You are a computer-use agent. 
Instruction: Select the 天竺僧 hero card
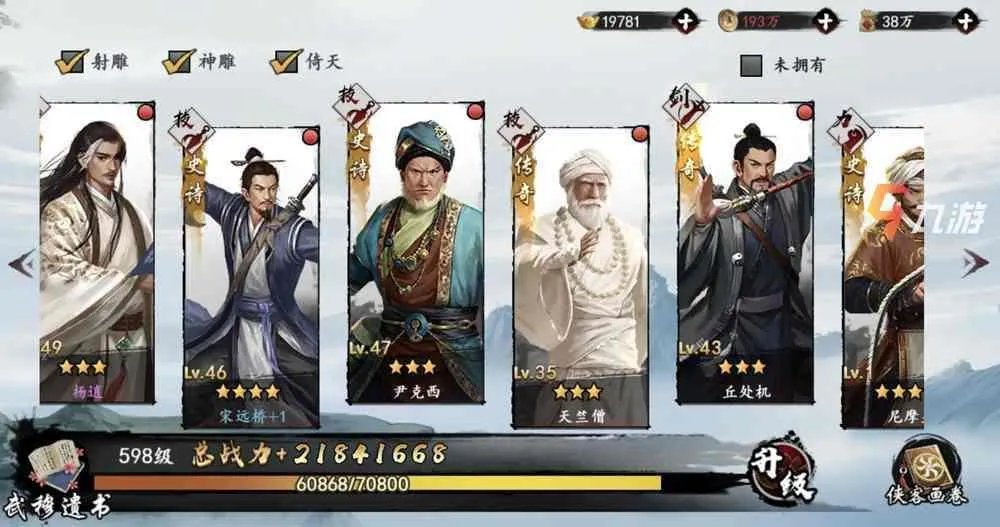(580, 275)
